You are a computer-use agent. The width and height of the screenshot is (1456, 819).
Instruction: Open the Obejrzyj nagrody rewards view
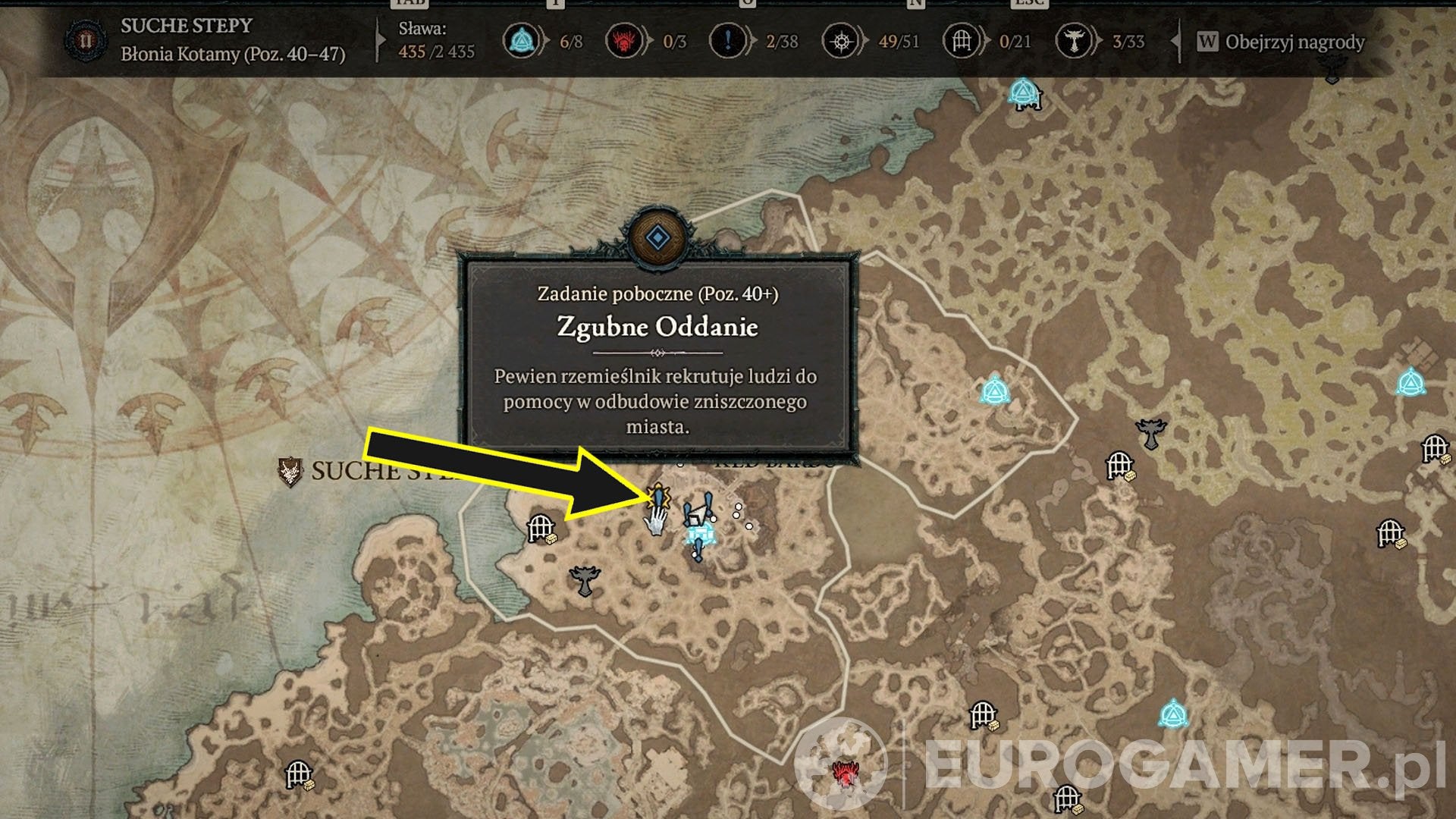[x=1282, y=42]
